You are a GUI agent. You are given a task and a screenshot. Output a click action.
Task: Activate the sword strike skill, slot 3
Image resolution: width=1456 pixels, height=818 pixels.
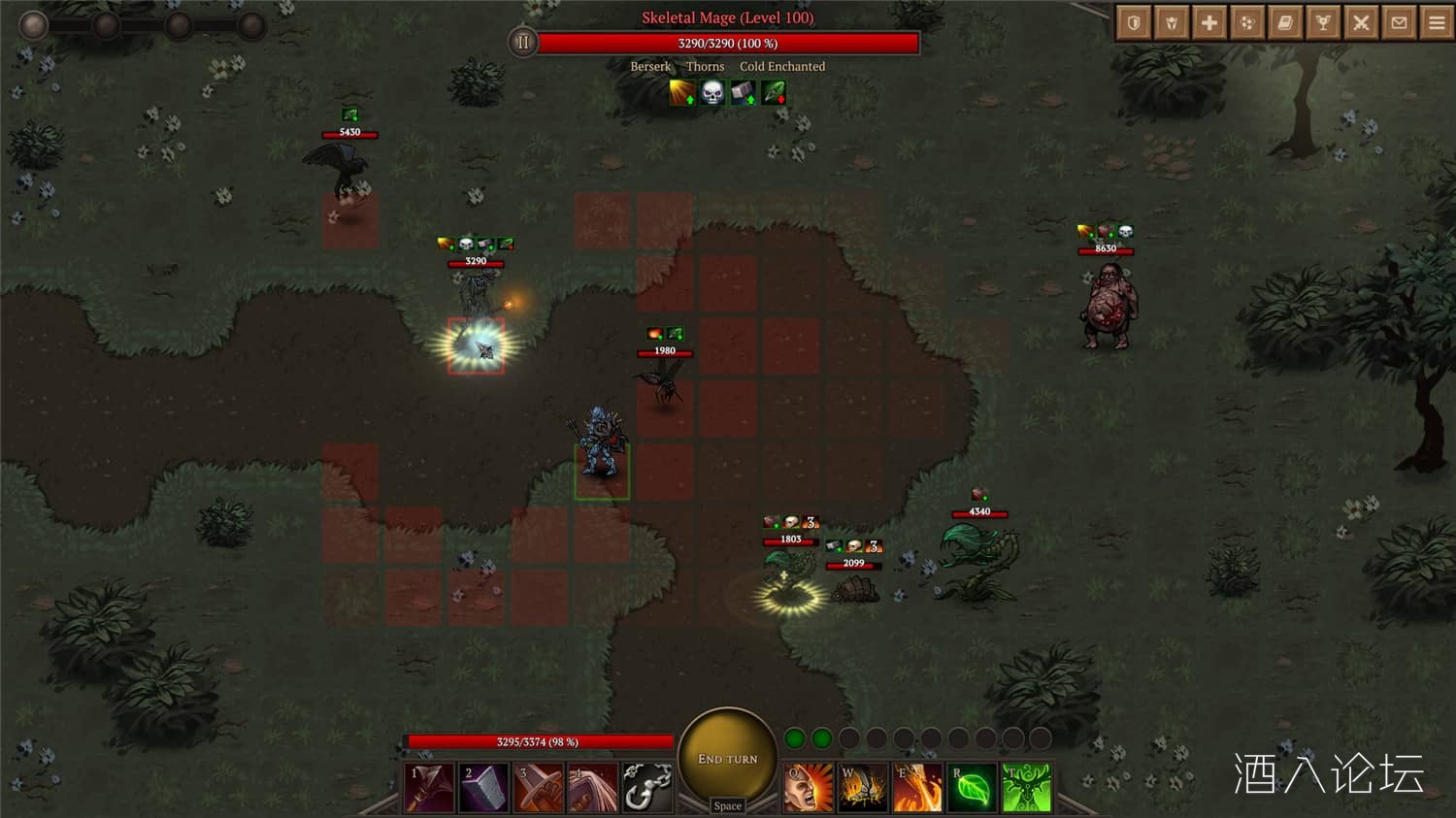pos(539,788)
